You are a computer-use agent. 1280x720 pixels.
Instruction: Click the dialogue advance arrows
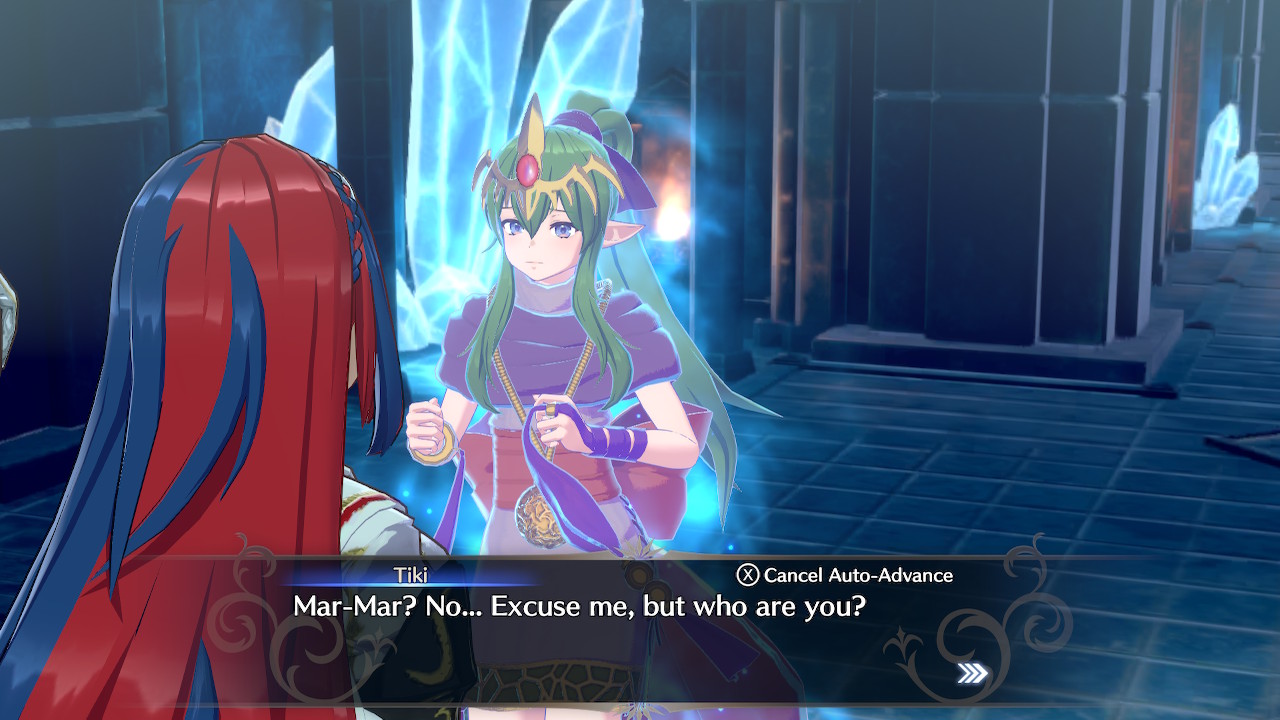click(x=972, y=673)
